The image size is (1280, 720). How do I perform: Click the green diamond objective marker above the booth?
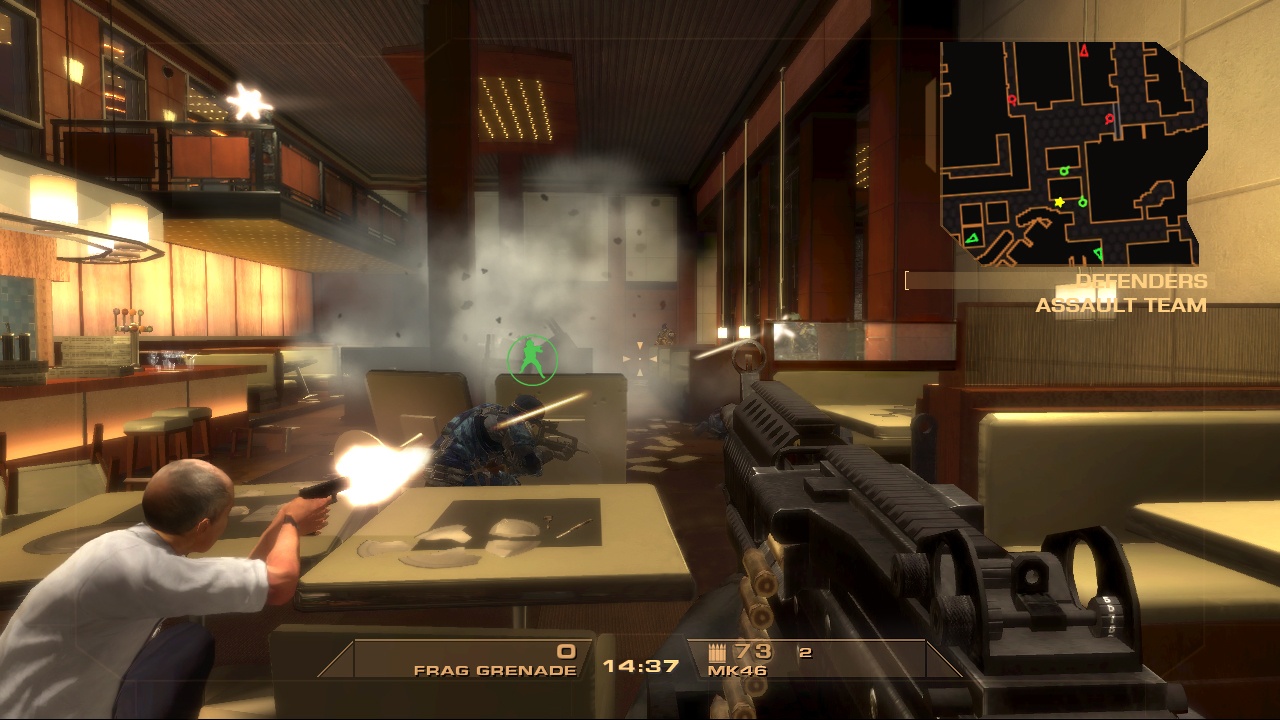click(x=1064, y=171)
